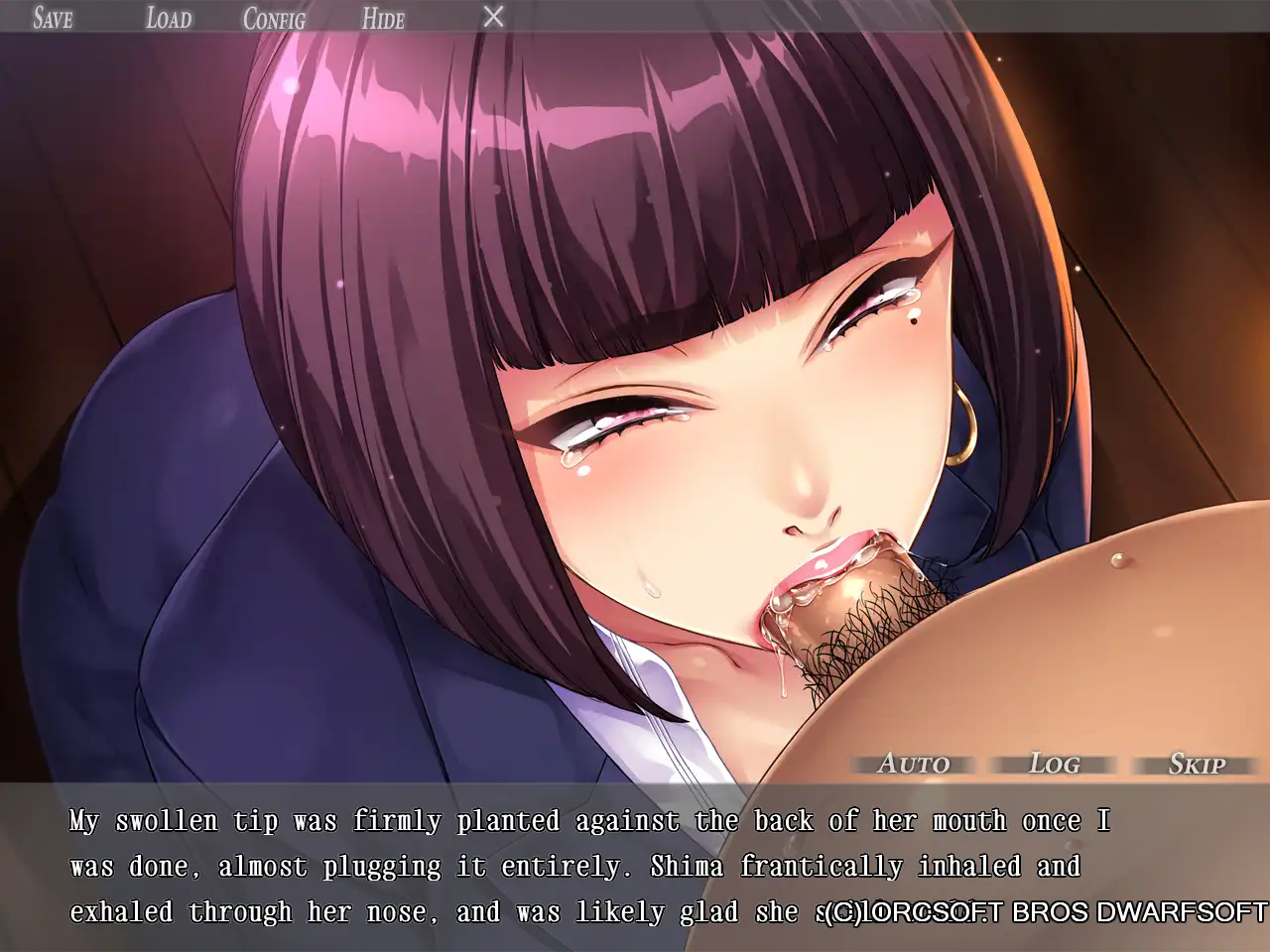Activate Skip to fast-forward text
This screenshot has width=1270, height=952.
pyautogui.click(x=1197, y=764)
